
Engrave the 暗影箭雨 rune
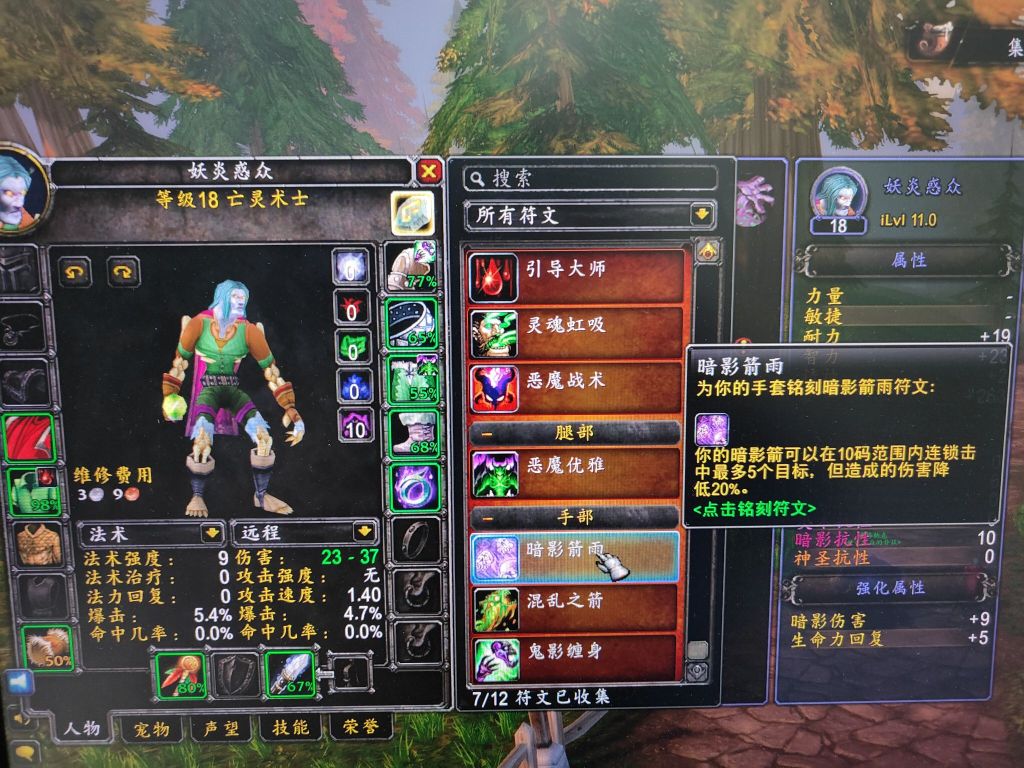575,557
